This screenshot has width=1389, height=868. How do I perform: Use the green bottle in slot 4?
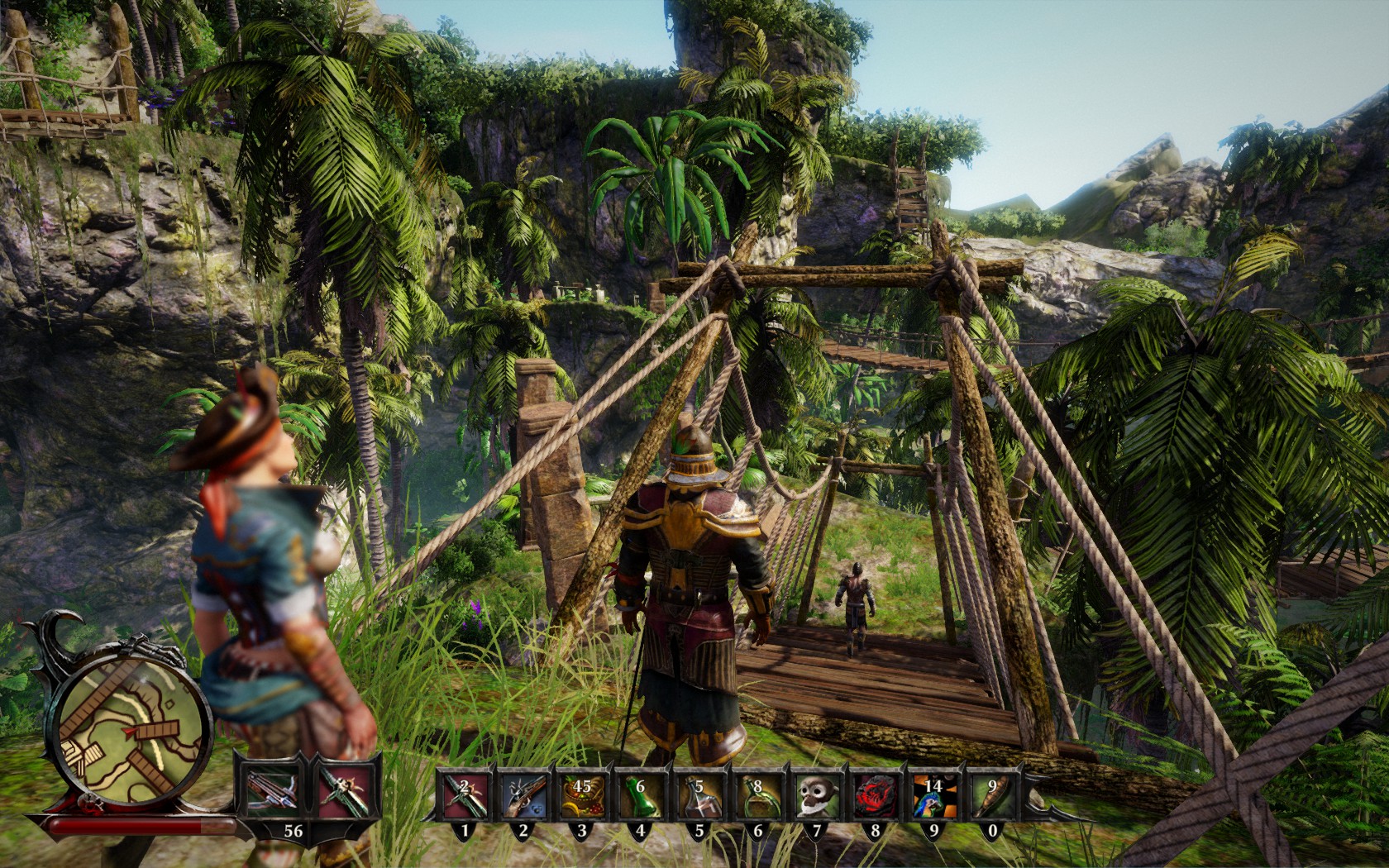(x=640, y=797)
